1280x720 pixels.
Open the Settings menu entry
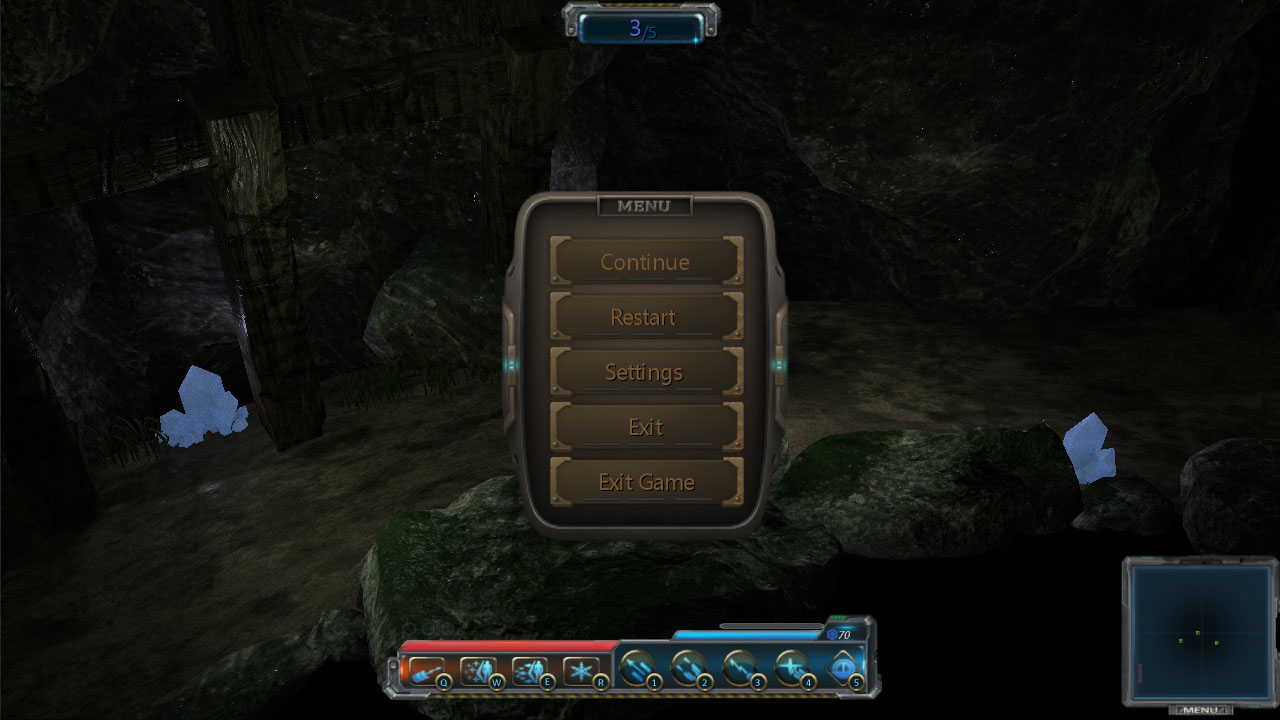coord(643,372)
